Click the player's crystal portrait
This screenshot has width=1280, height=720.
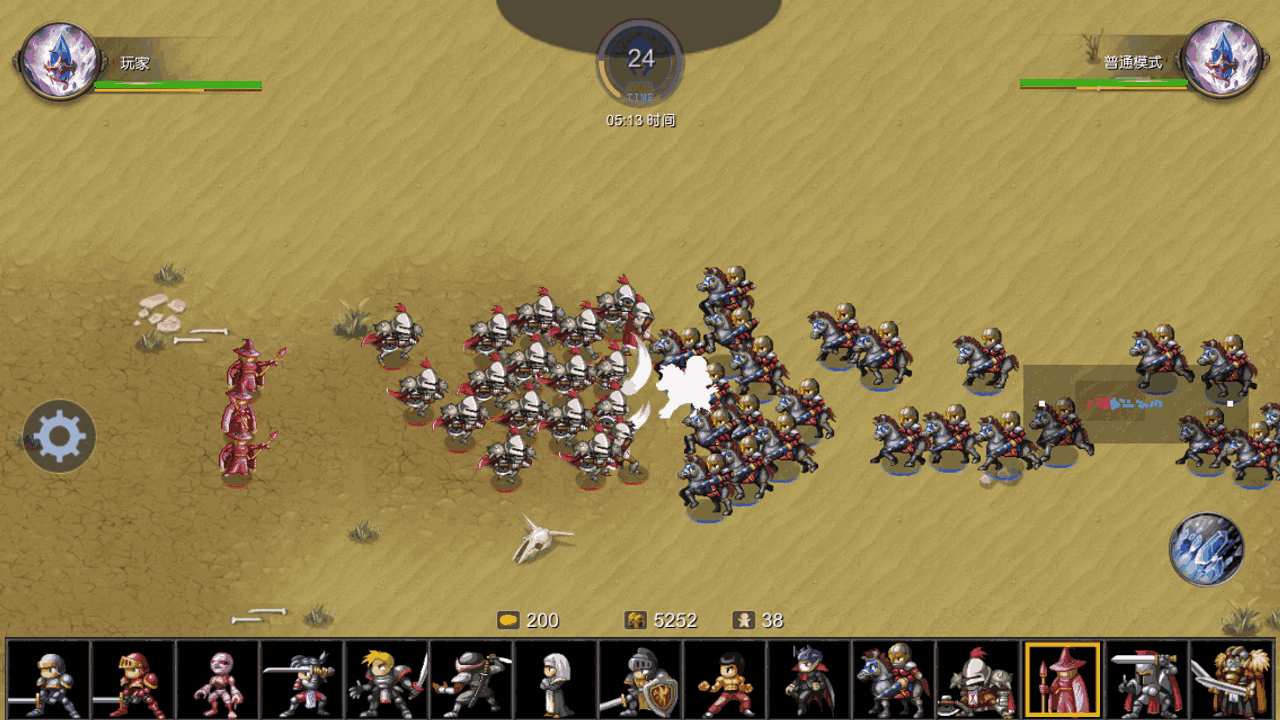60,61
